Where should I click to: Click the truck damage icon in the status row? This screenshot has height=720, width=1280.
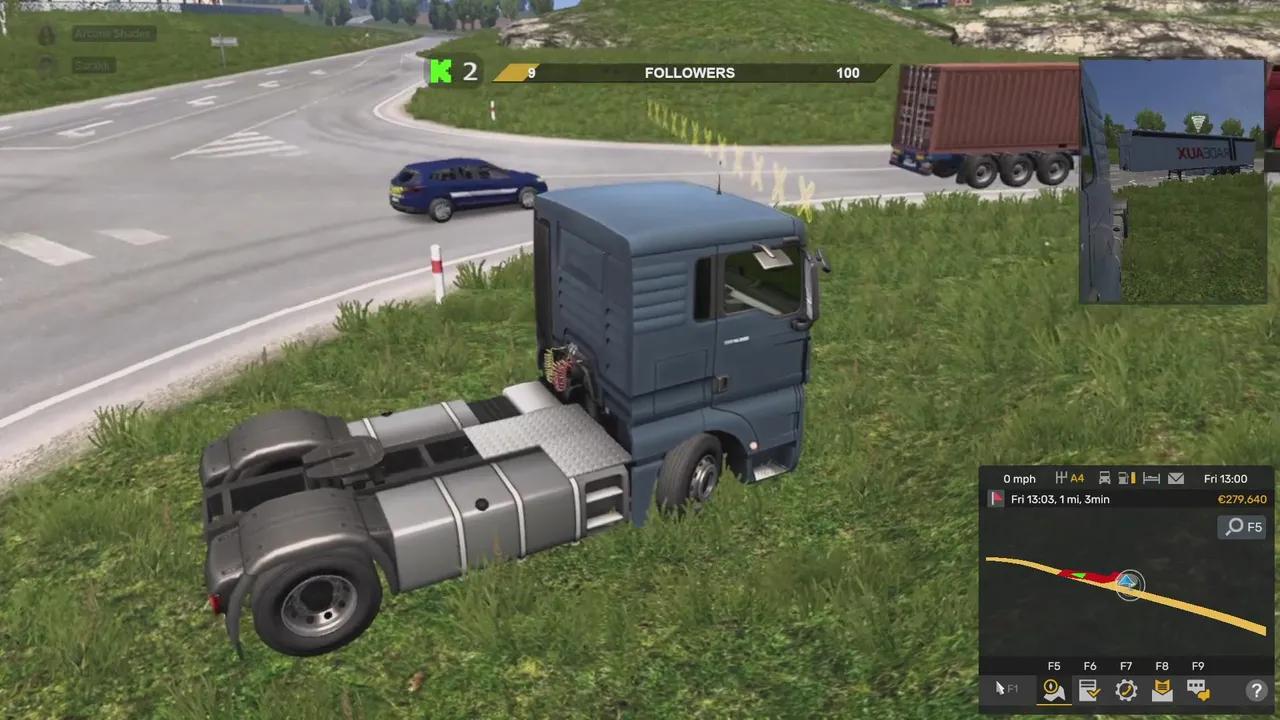coord(1104,479)
